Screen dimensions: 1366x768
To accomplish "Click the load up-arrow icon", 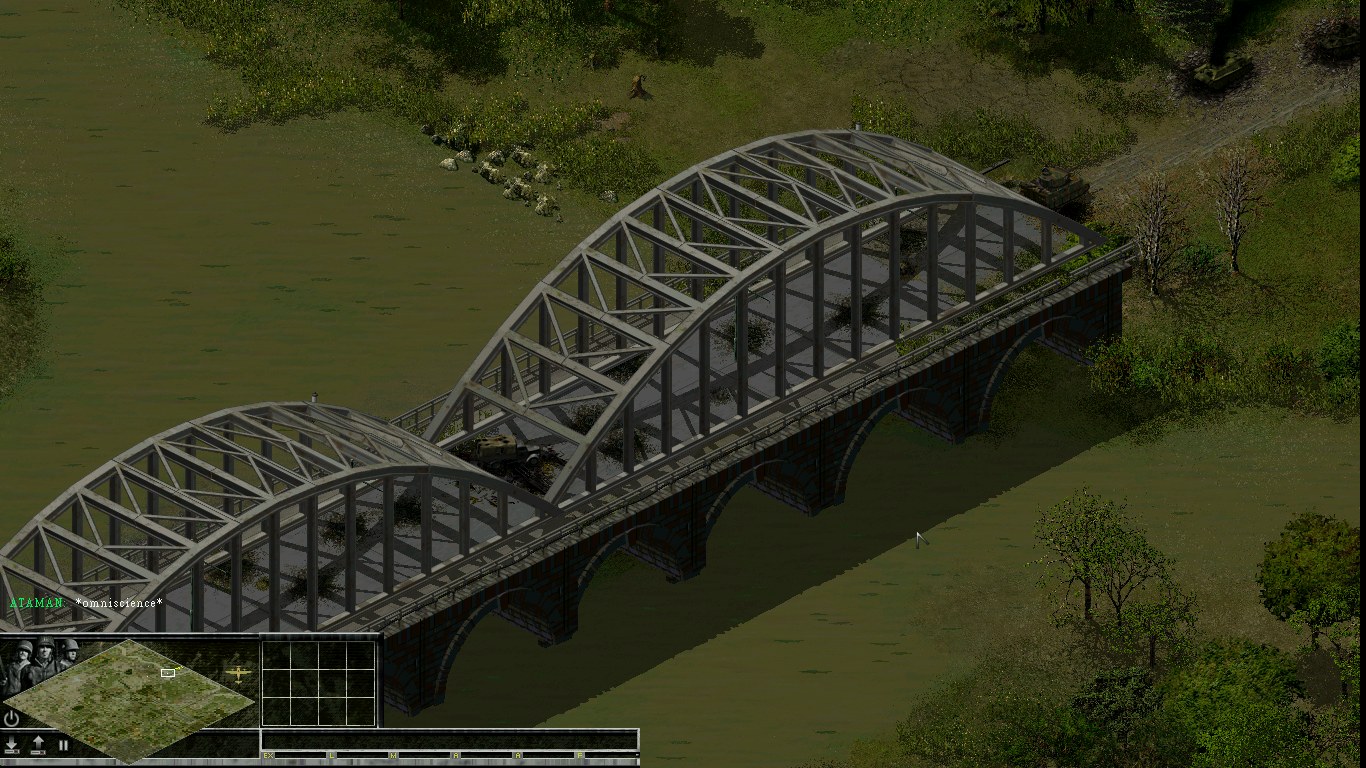I will point(36,740).
